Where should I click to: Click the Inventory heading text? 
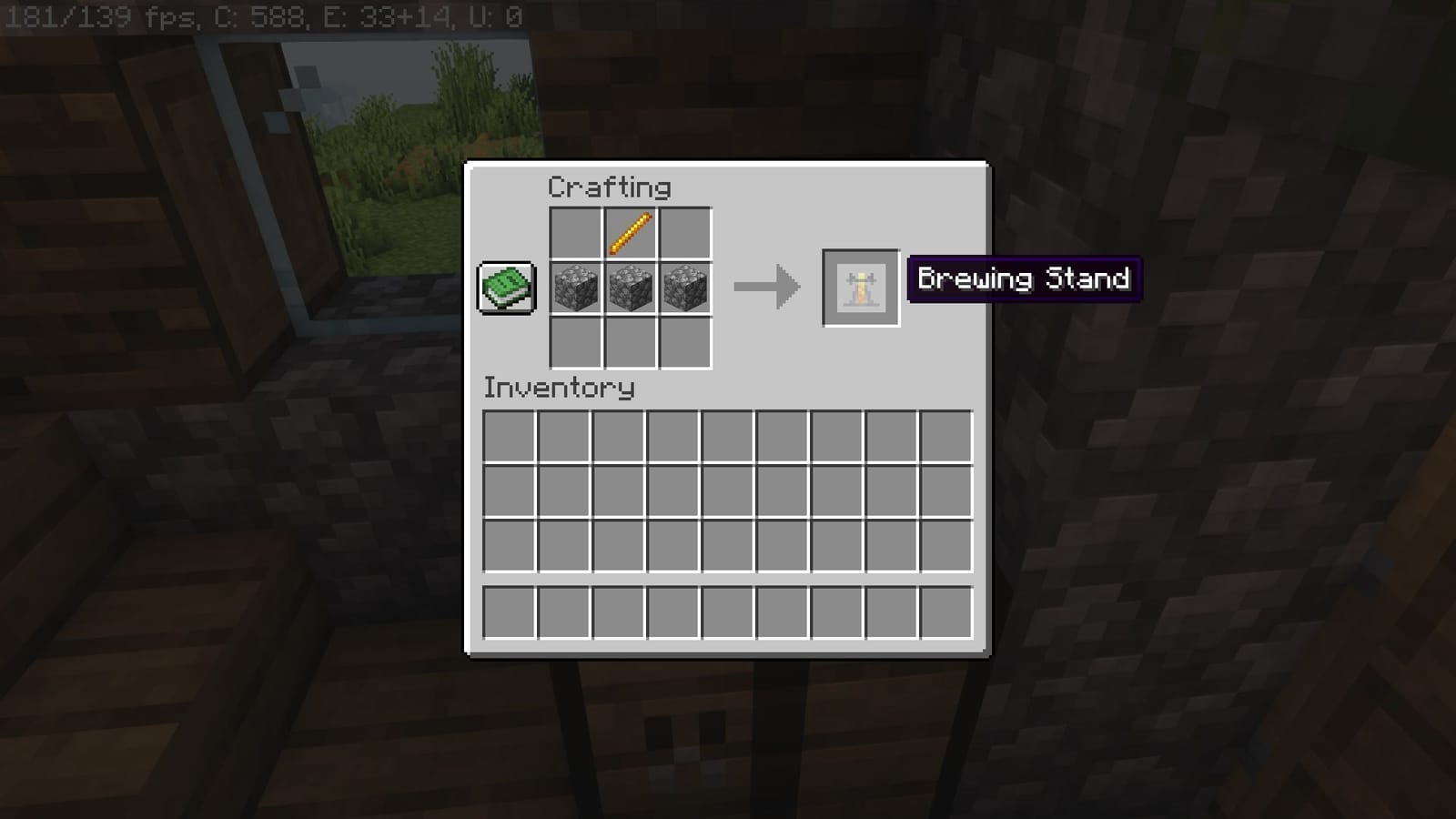coord(558,389)
